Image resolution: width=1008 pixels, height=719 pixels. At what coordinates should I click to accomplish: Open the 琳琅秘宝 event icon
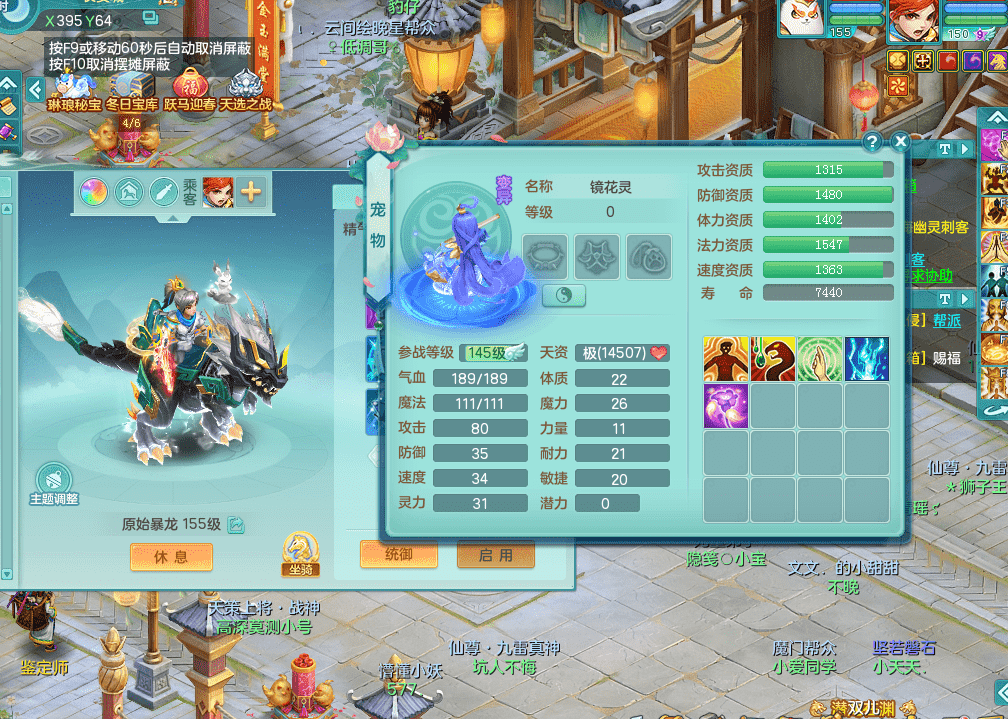pos(74,86)
